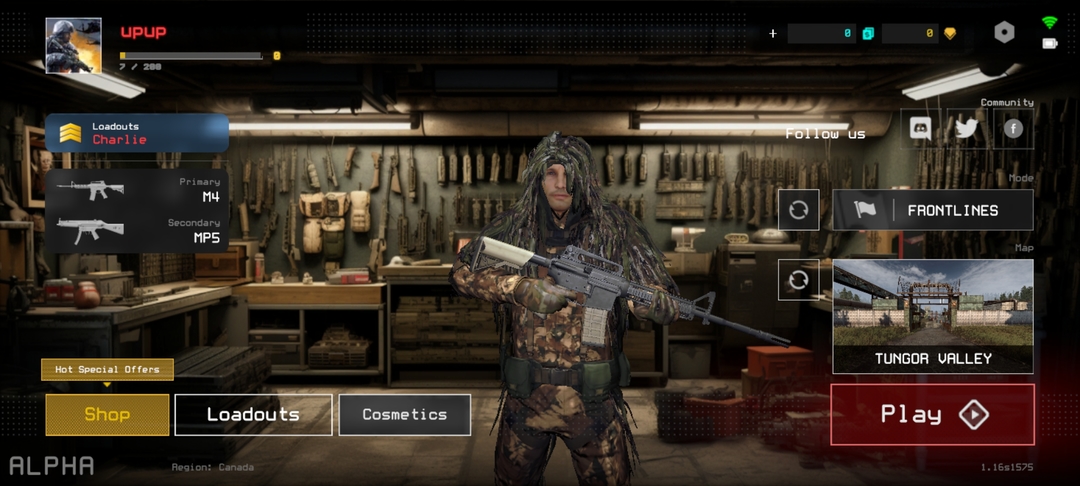Add currency with the plus button
Screen dimensions: 1080x486
pos(773,33)
